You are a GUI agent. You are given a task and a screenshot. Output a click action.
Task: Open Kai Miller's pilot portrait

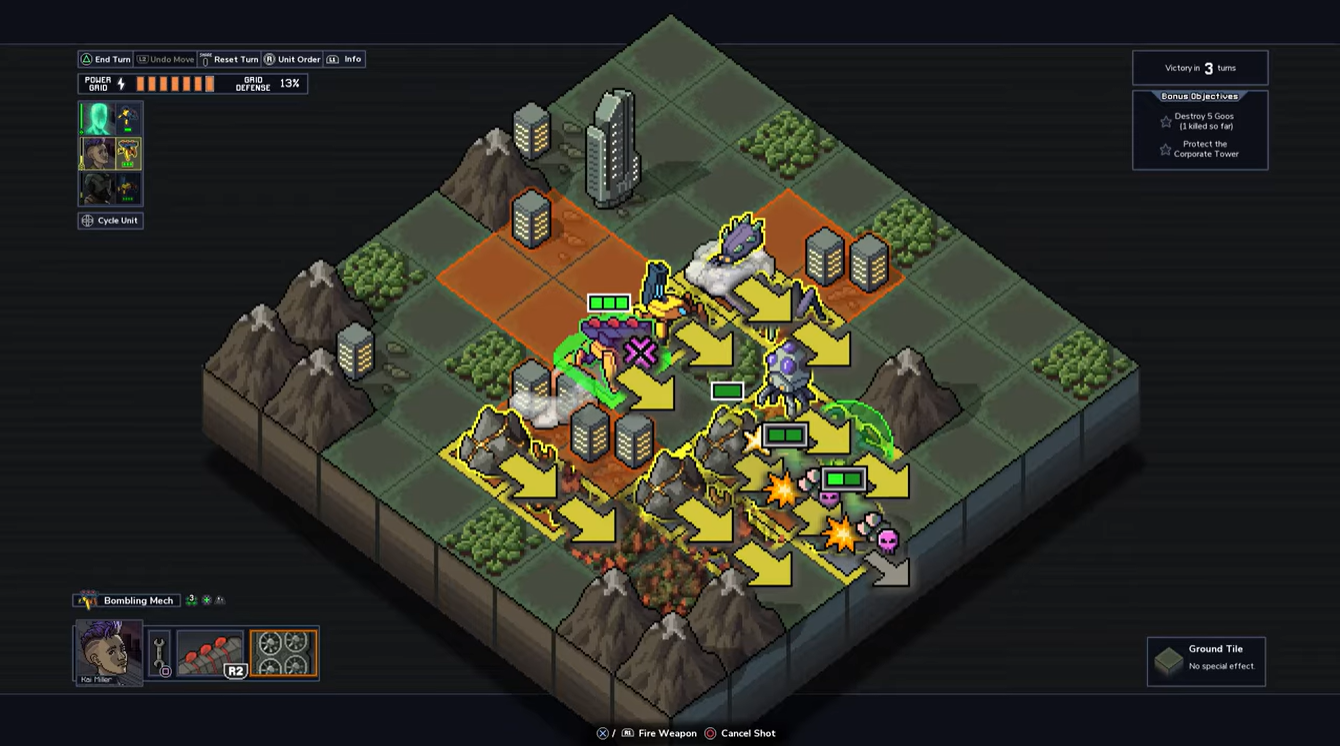click(x=108, y=652)
